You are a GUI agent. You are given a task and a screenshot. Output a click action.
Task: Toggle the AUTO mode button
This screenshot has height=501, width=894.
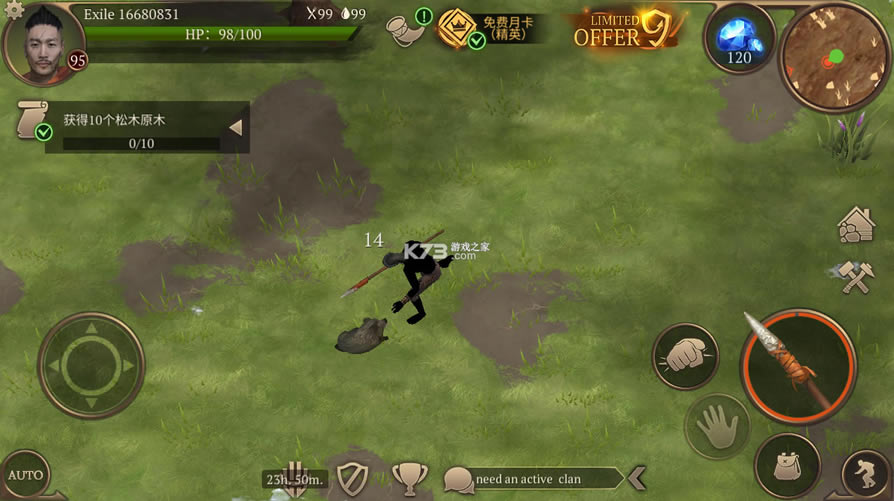(x=23, y=475)
